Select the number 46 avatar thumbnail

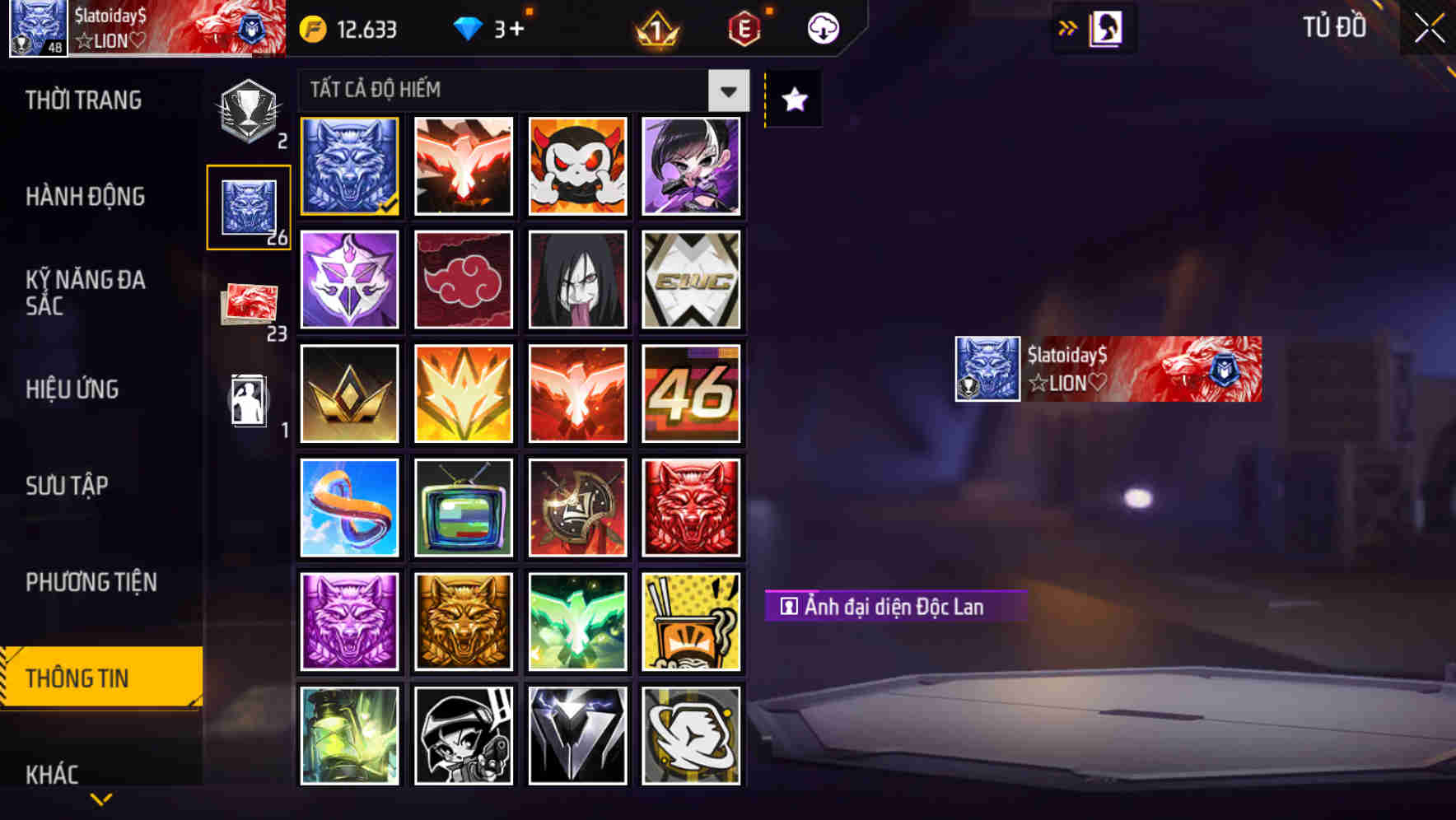click(692, 394)
